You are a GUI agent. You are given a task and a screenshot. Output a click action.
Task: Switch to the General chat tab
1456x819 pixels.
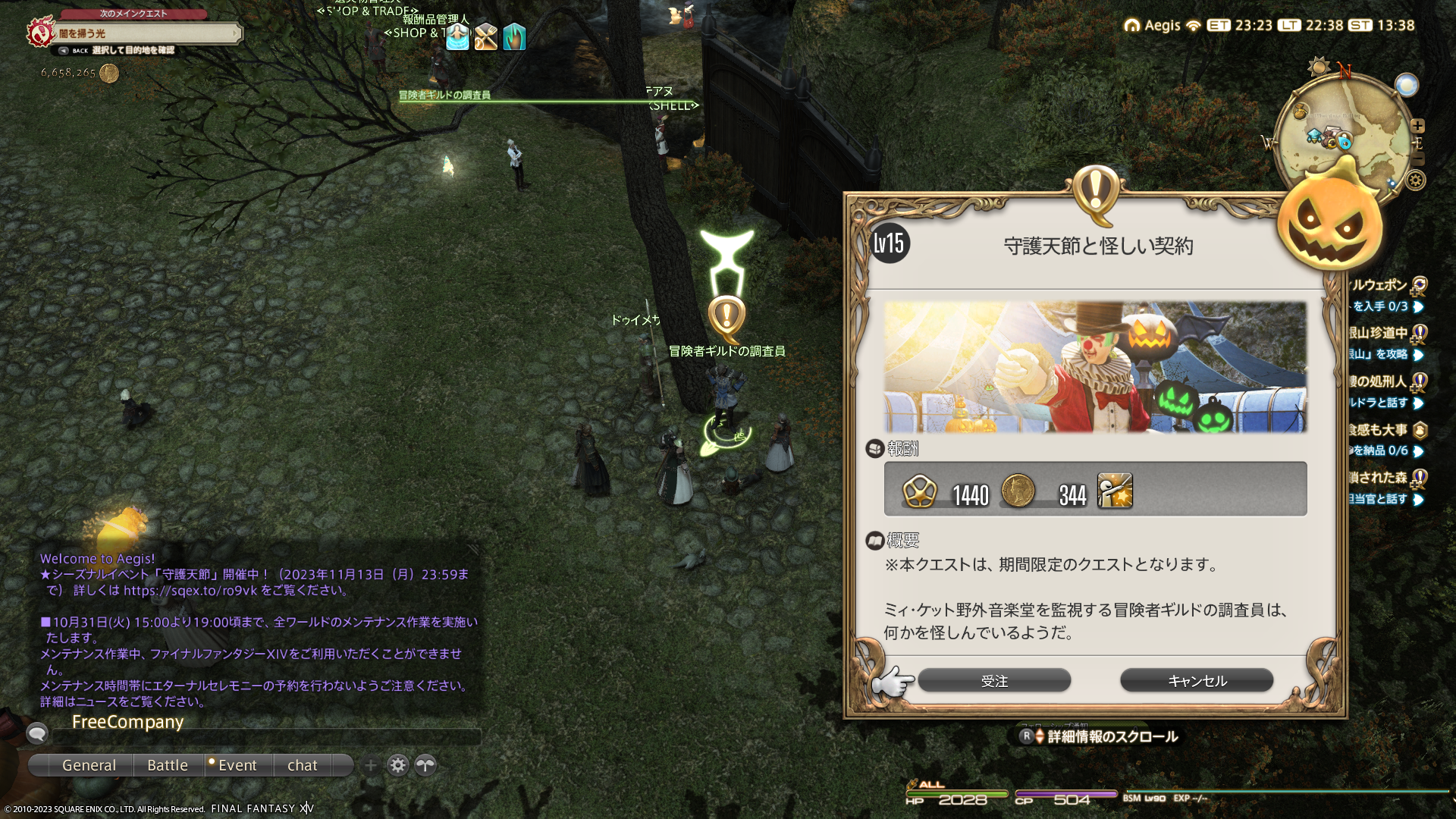pos(89,765)
